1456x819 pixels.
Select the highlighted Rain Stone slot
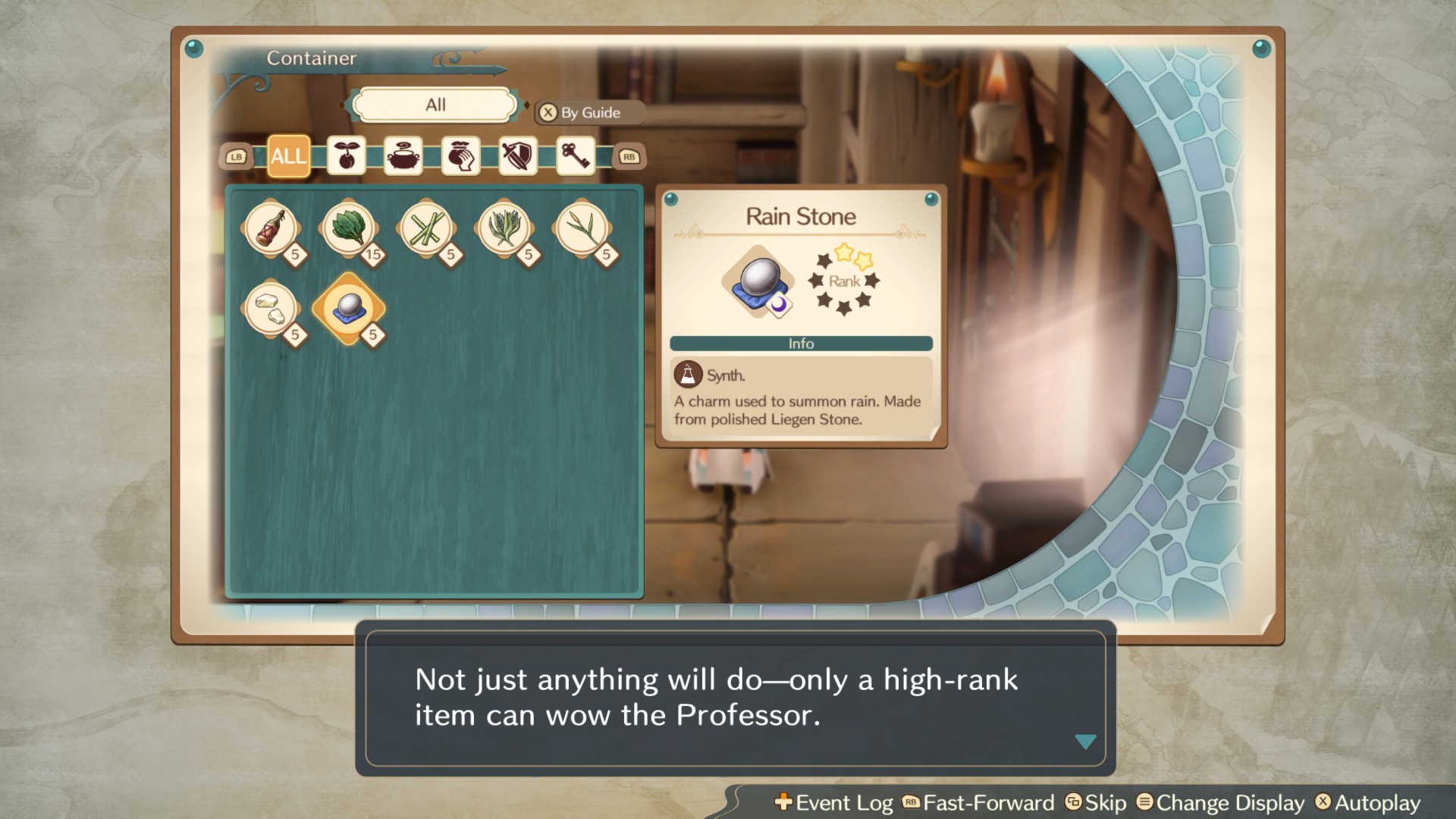pos(348,308)
